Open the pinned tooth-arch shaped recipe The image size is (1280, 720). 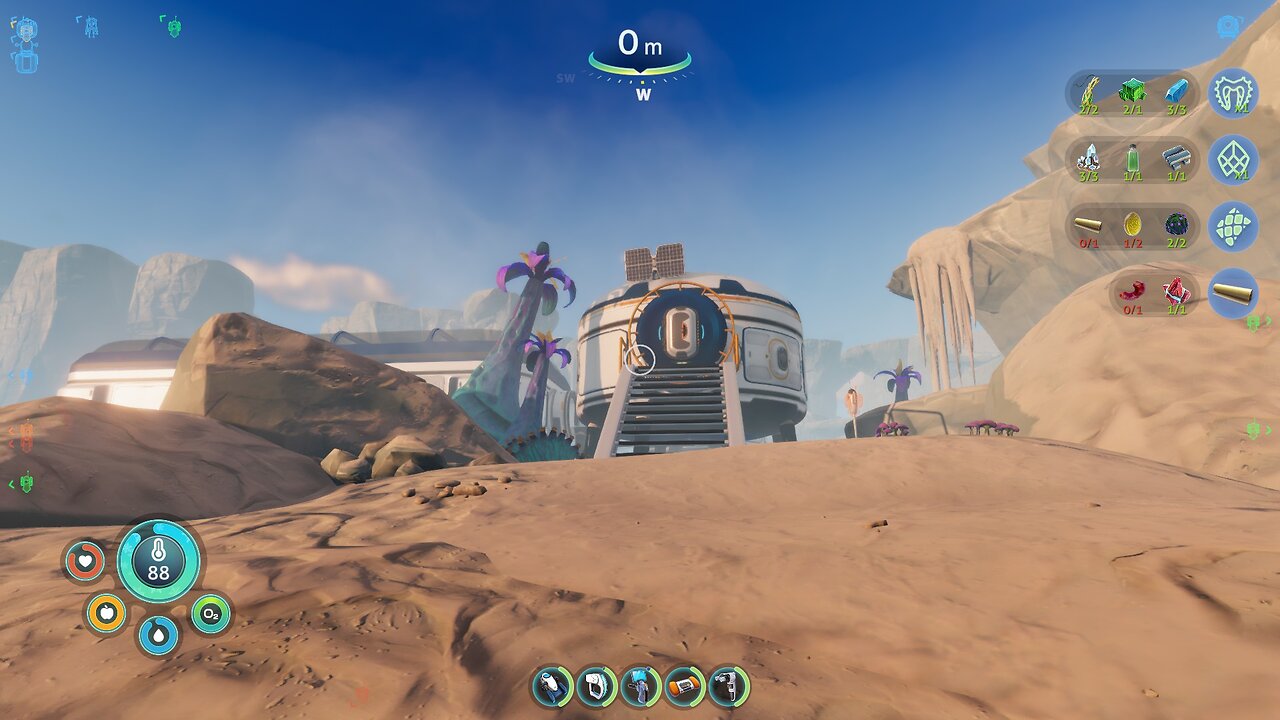1233,94
